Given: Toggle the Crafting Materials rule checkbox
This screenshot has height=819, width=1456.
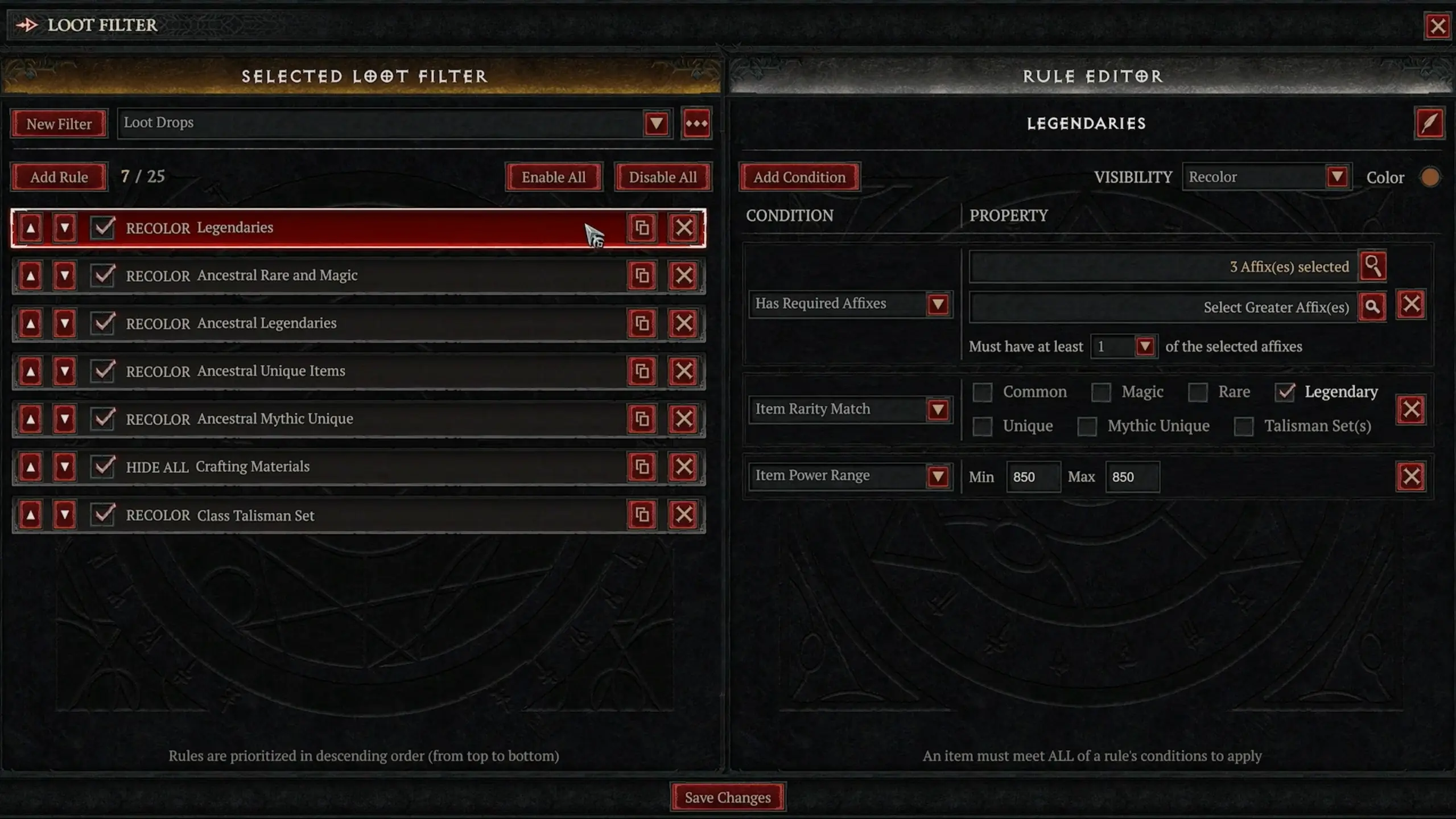Looking at the screenshot, I should (x=103, y=467).
